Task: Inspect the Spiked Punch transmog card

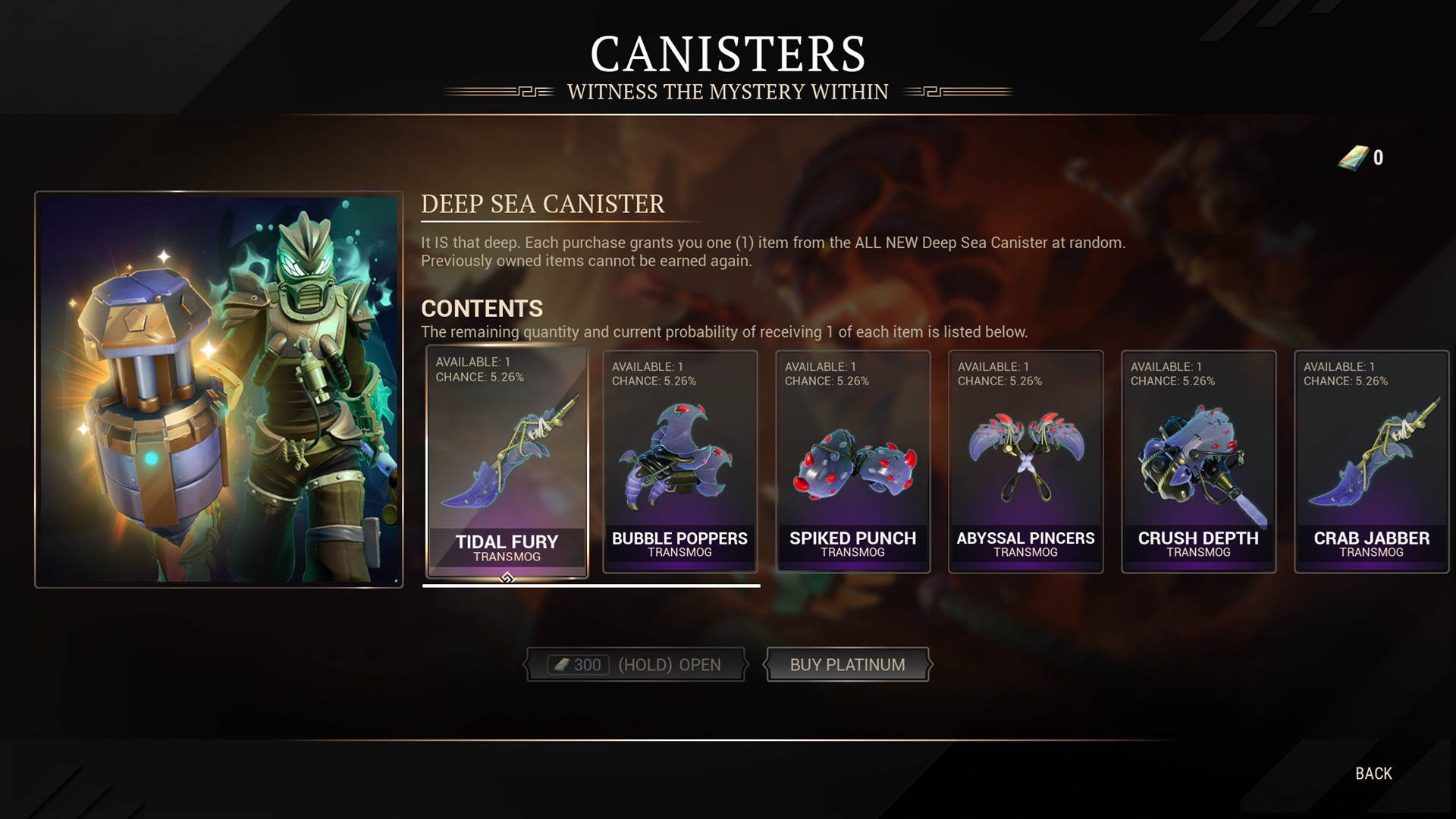Action: point(852,462)
